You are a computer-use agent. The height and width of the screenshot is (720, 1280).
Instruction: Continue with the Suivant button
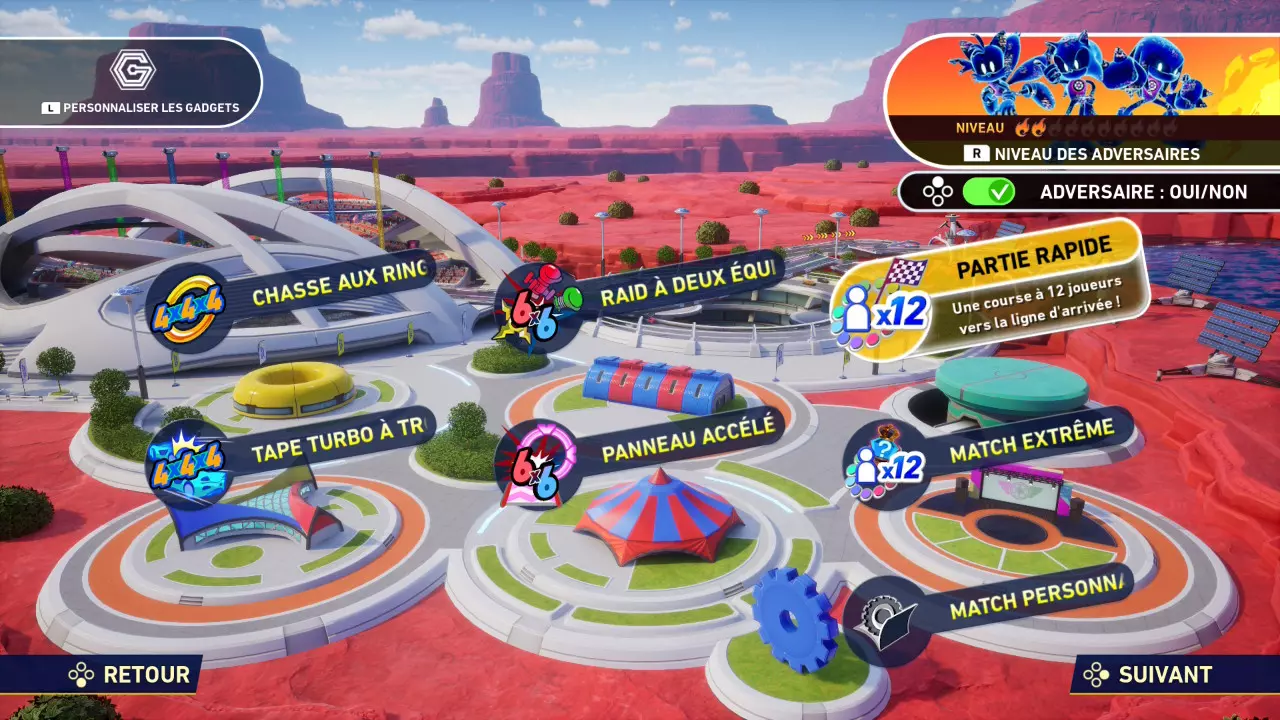click(x=1150, y=675)
